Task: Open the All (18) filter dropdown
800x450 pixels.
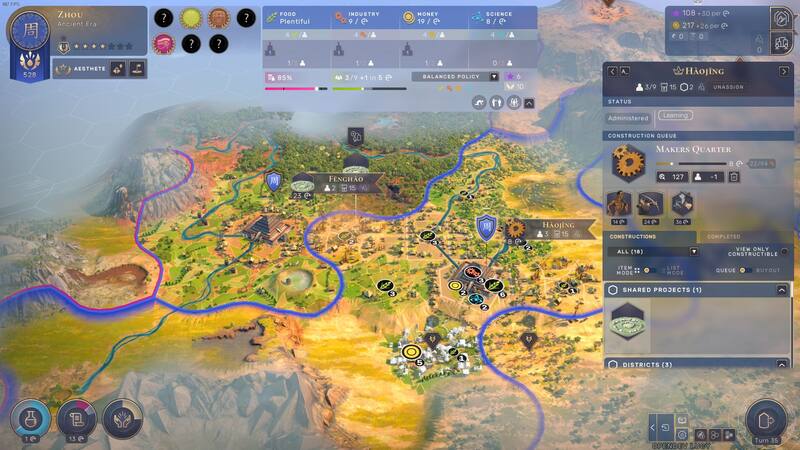Action: tap(694, 251)
